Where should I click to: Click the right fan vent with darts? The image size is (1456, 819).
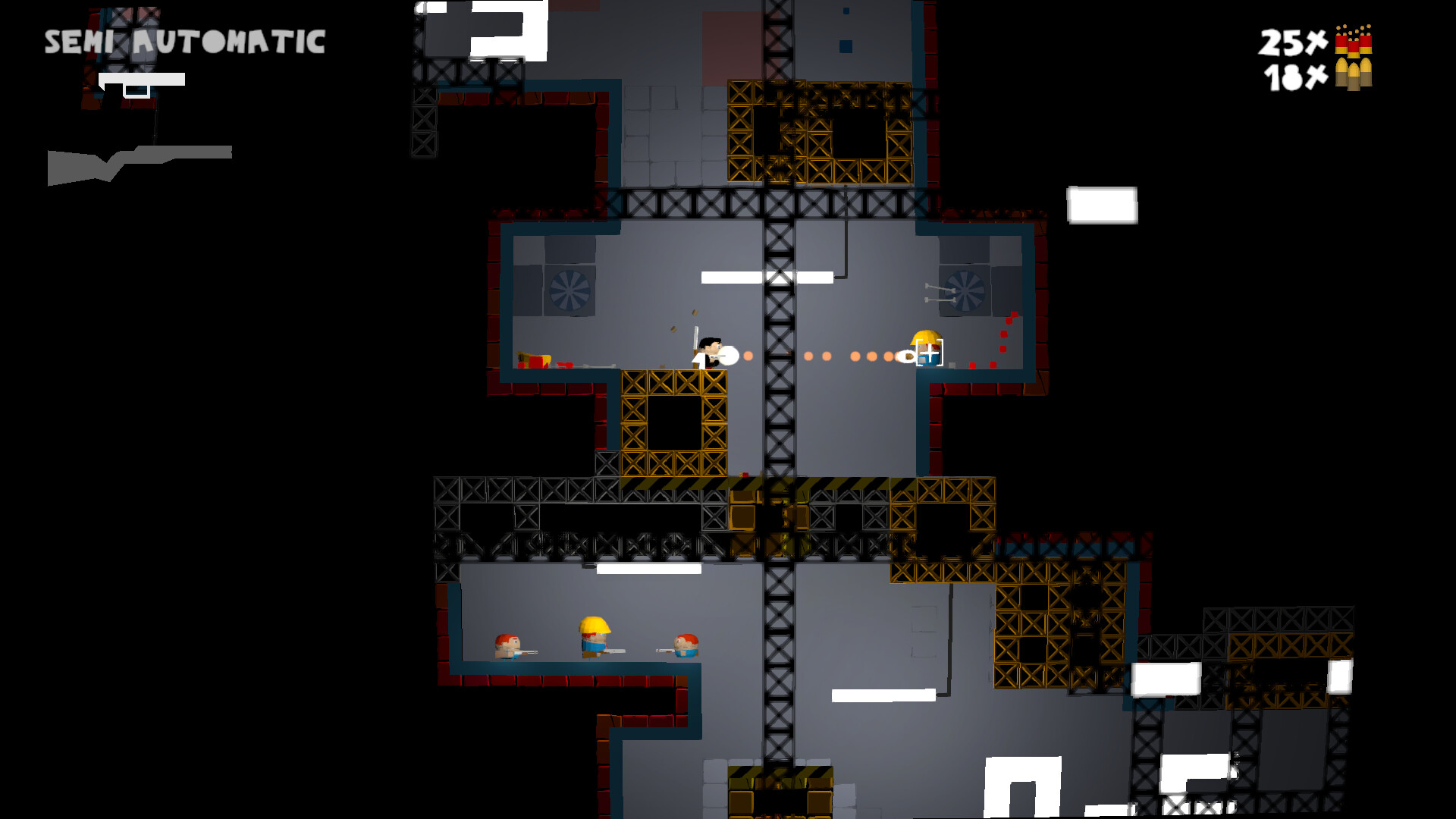[x=965, y=290]
